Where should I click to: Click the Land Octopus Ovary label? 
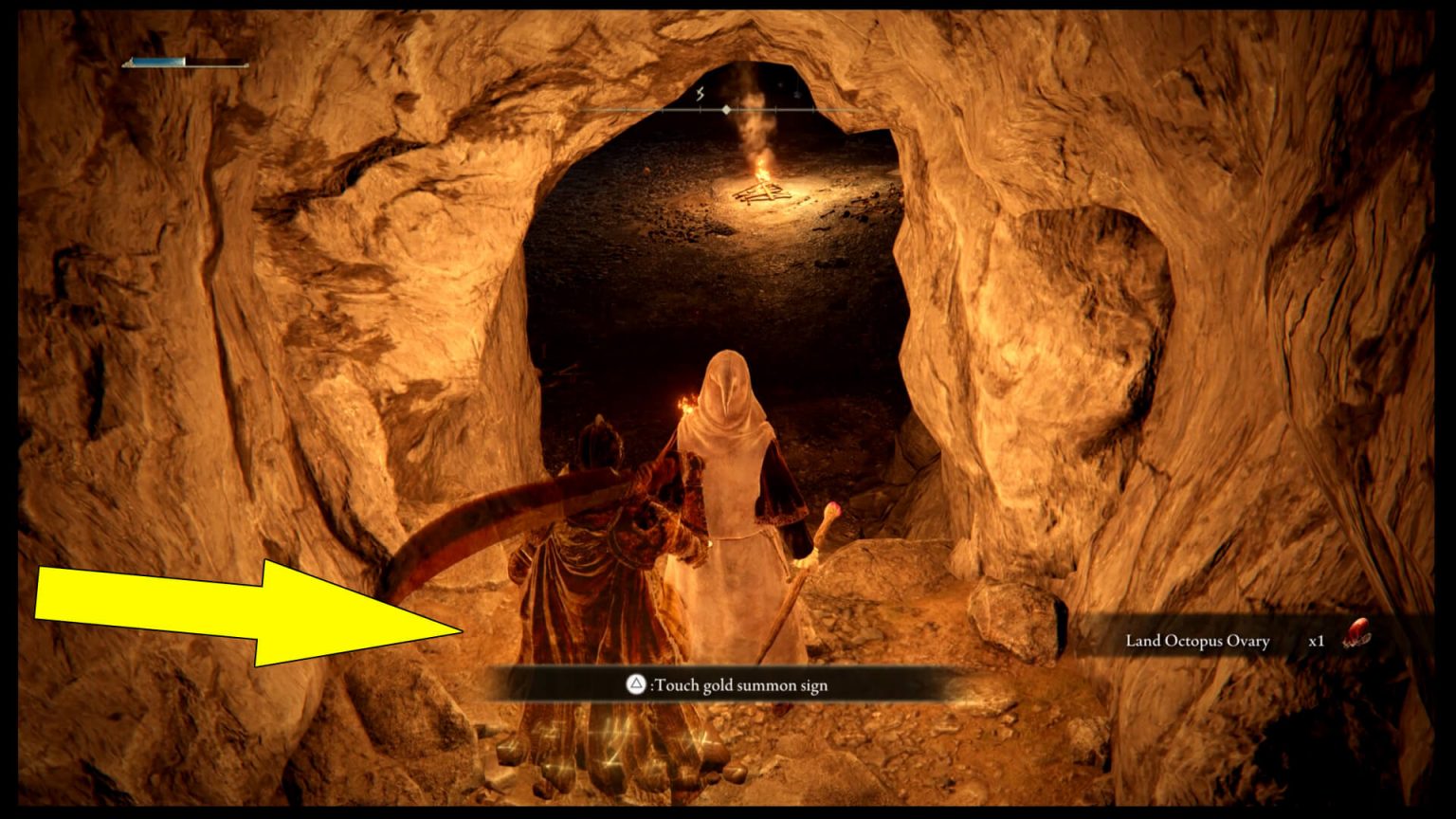coord(1196,641)
